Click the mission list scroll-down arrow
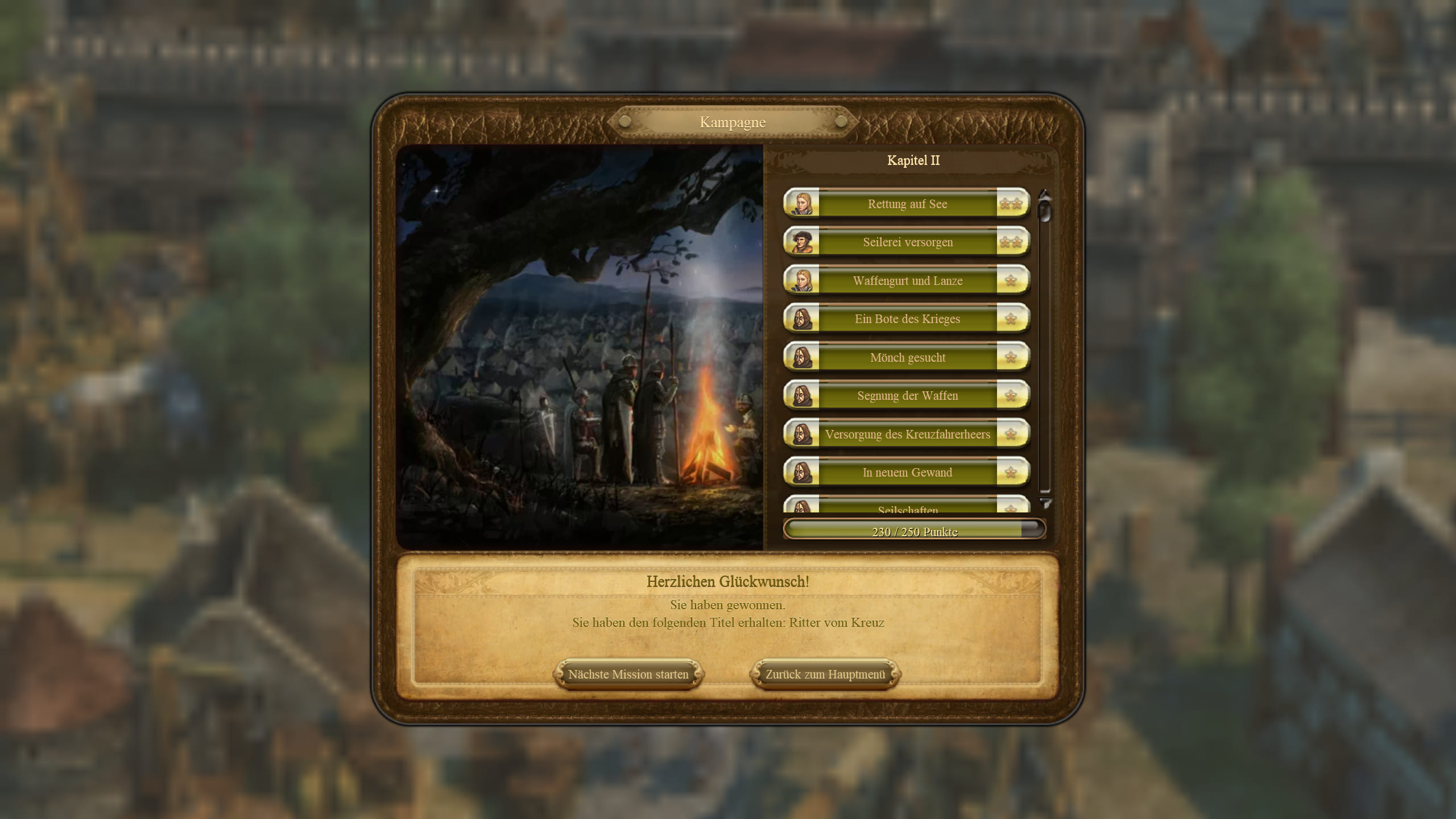 point(1045,503)
